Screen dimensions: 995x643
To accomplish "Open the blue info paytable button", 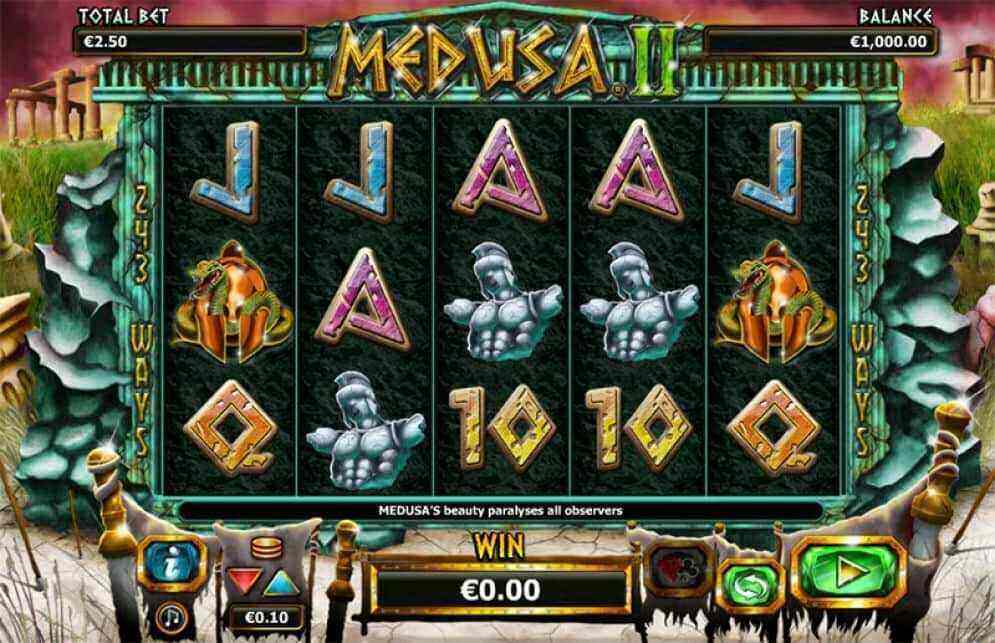I will [171, 564].
